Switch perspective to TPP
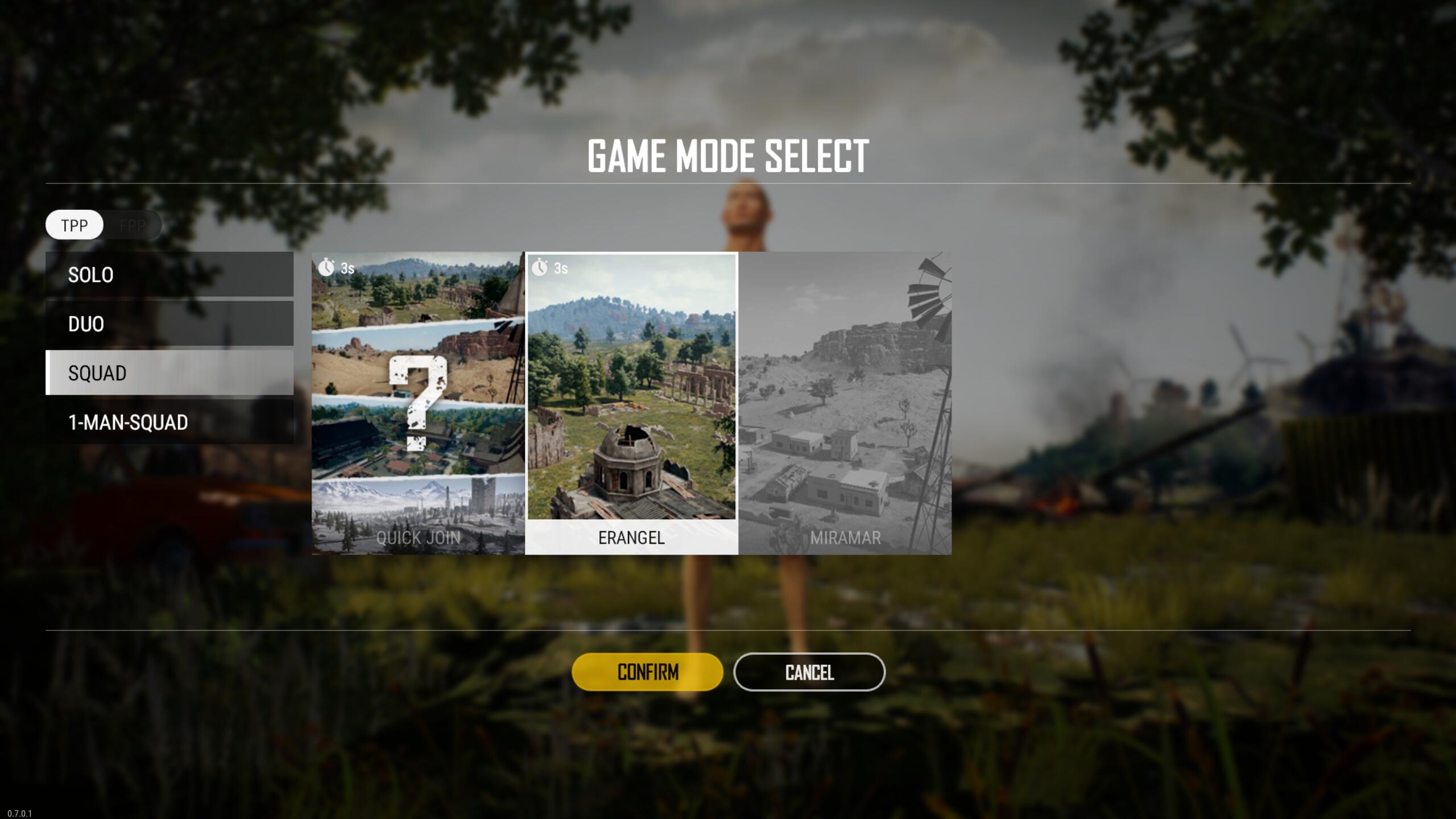Viewport: 1456px width, 819px height. [75, 225]
